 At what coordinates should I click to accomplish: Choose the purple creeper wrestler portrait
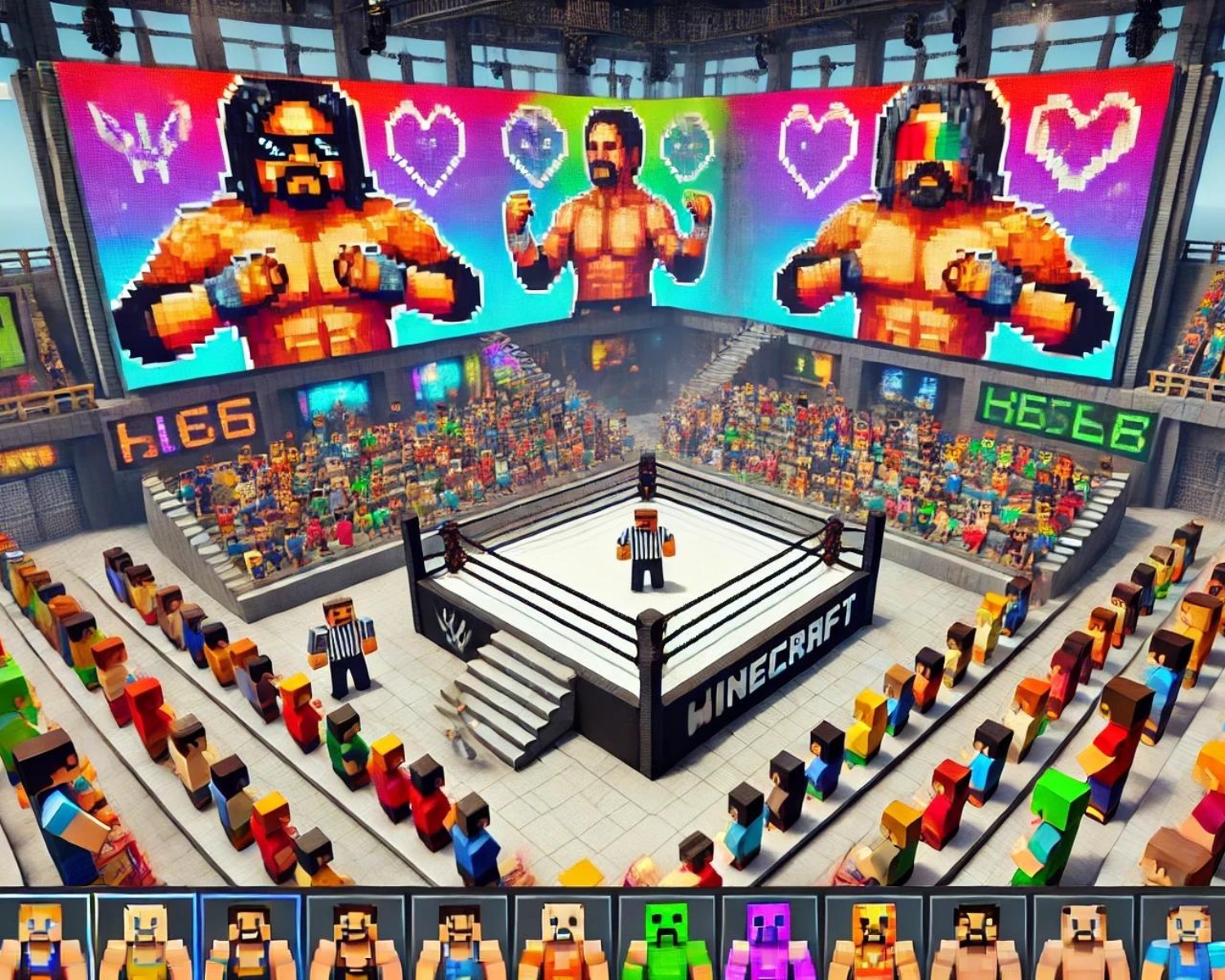[x=768, y=939]
